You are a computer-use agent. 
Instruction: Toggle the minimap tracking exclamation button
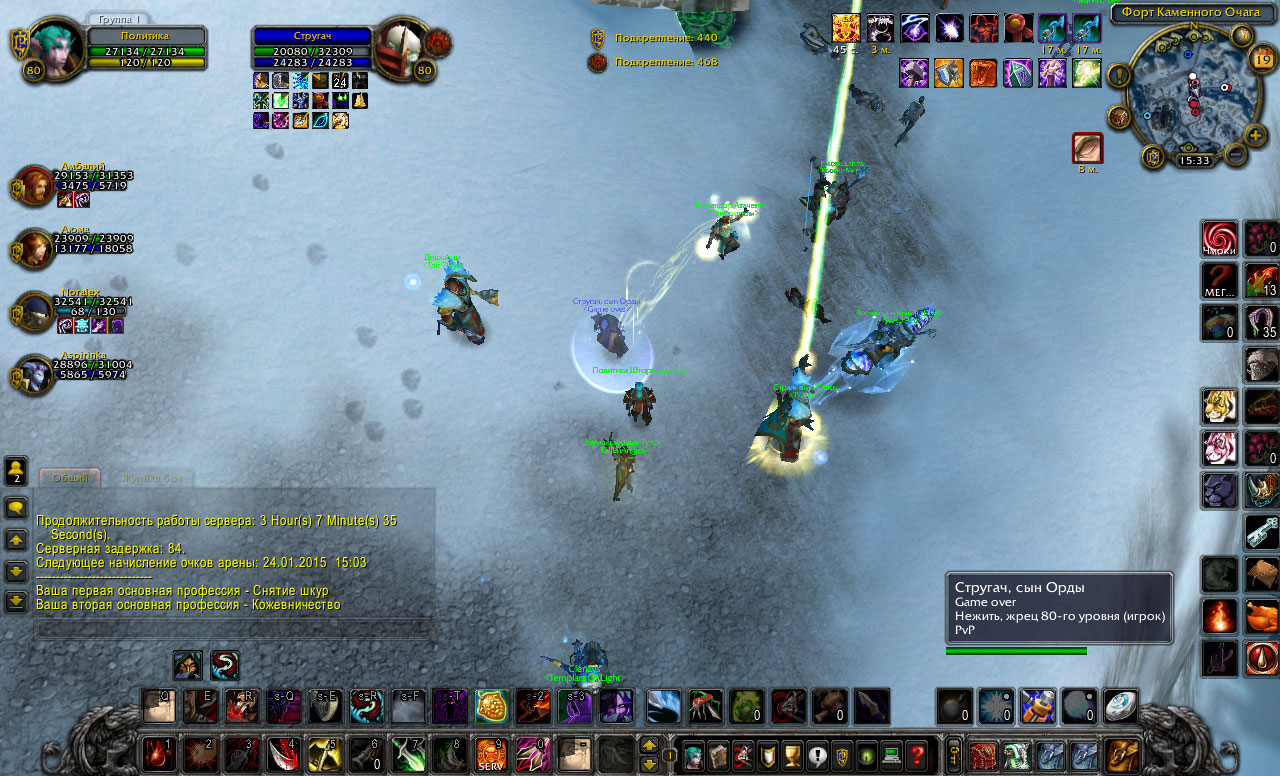pyautogui.click(x=1118, y=75)
